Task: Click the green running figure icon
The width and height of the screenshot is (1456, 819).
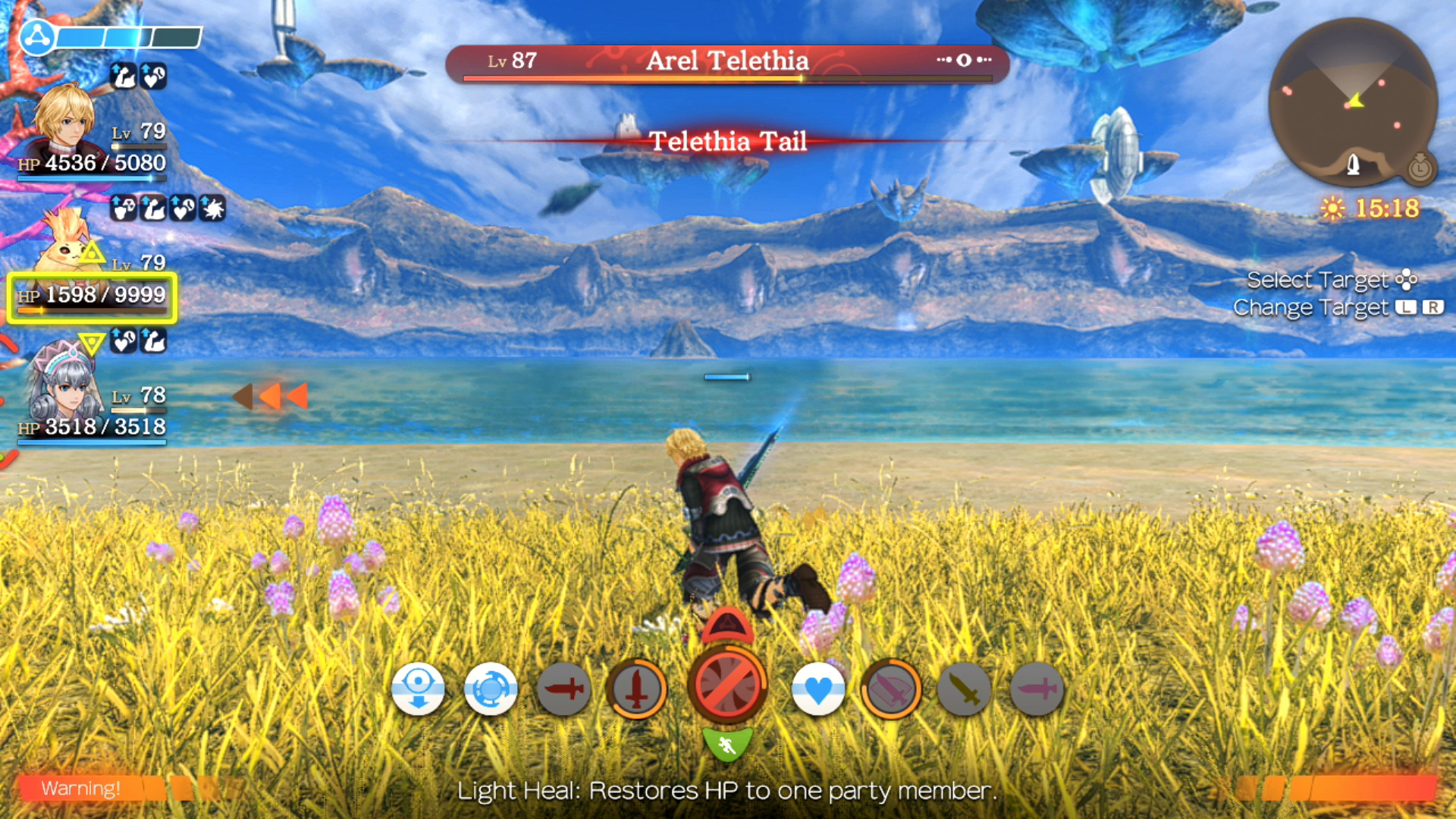Action: [727, 745]
